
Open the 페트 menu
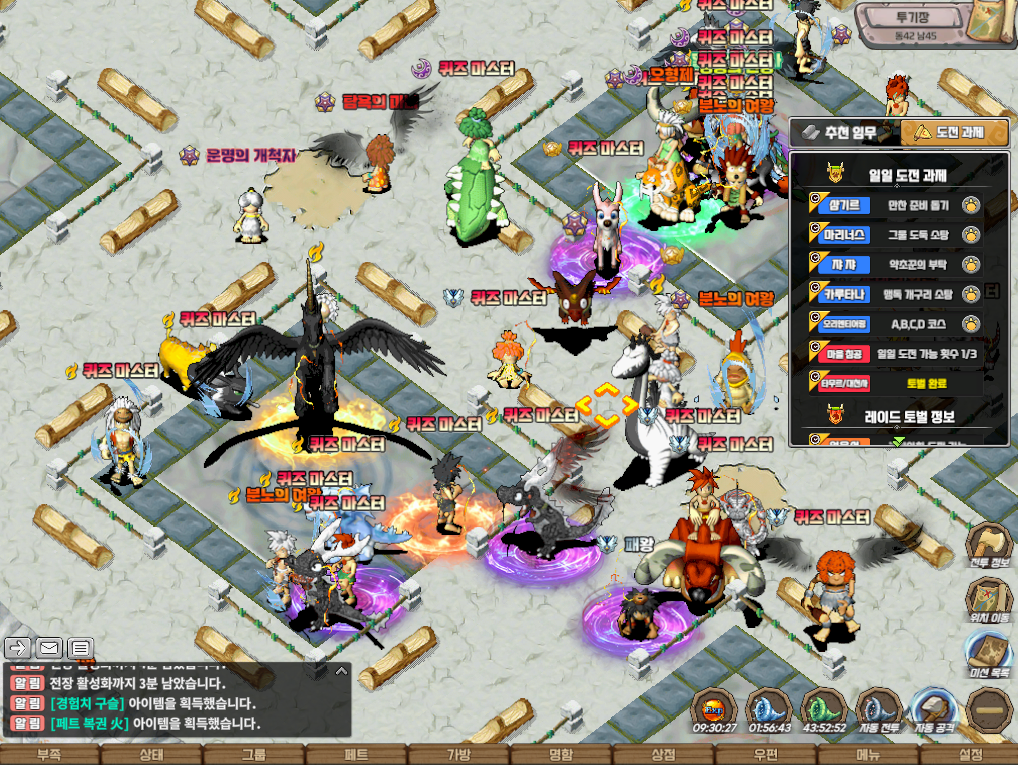coord(356,755)
